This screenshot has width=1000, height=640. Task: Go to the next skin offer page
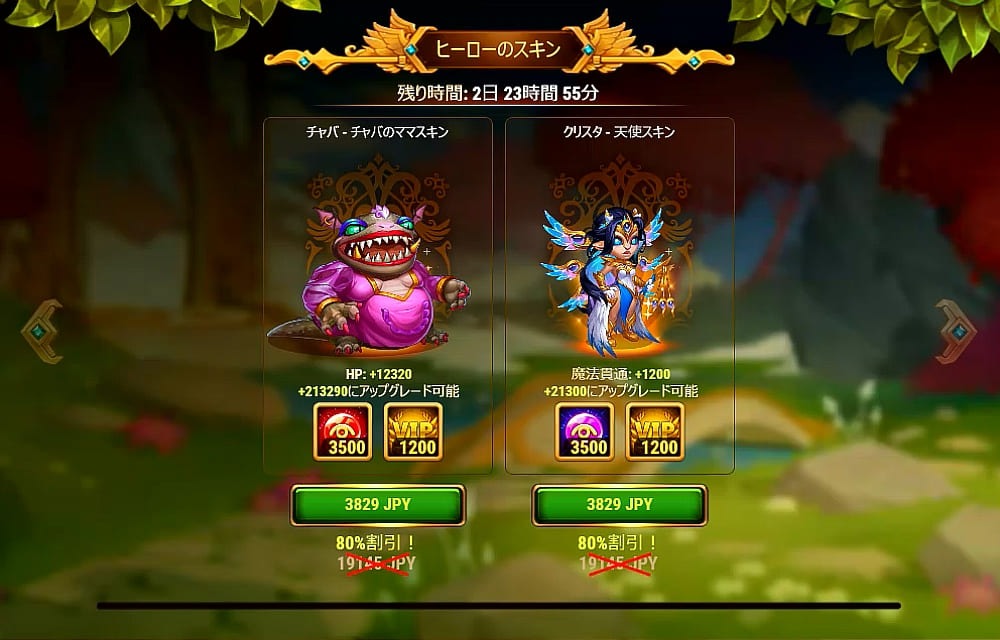coord(957,331)
